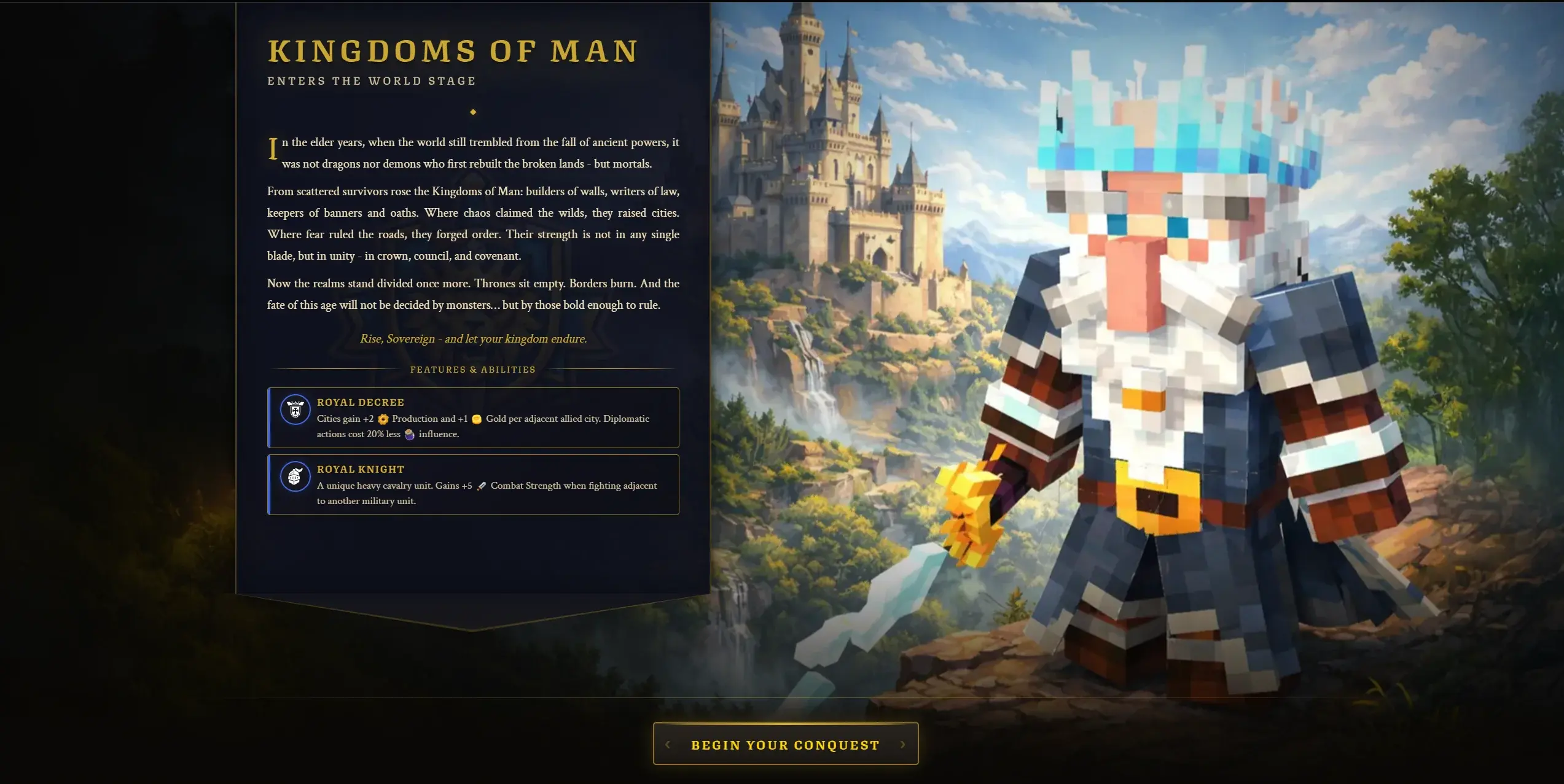Click the Royal Decree crowned shield crest icon
1564x784 pixels.
coord(295,410)
